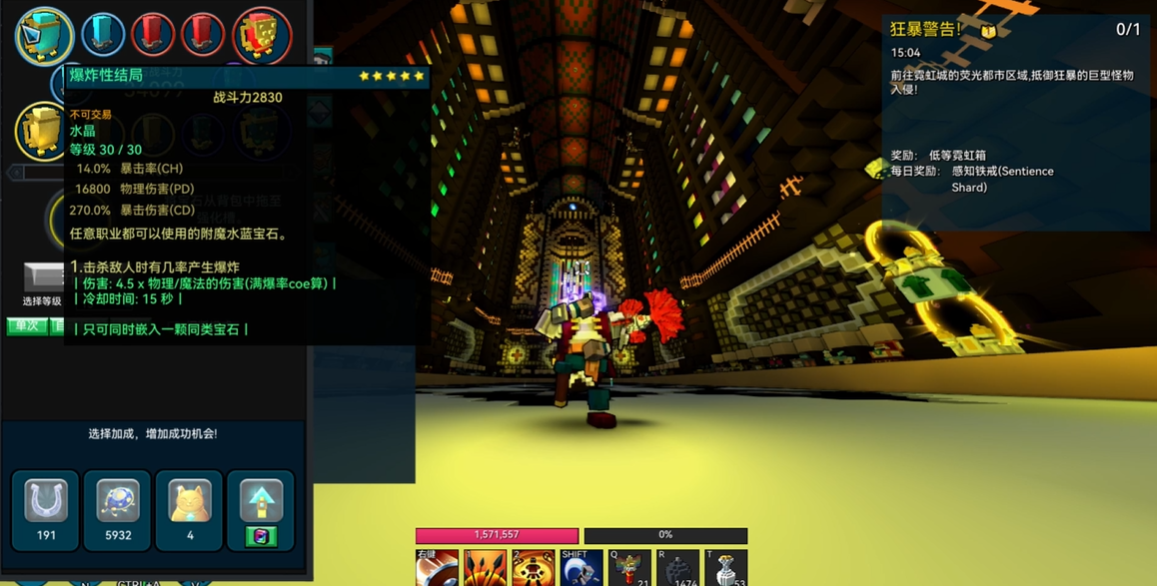
Task: Use the SHIFT dodge ability
Action: pyautogui.click(x=581, y=569)
